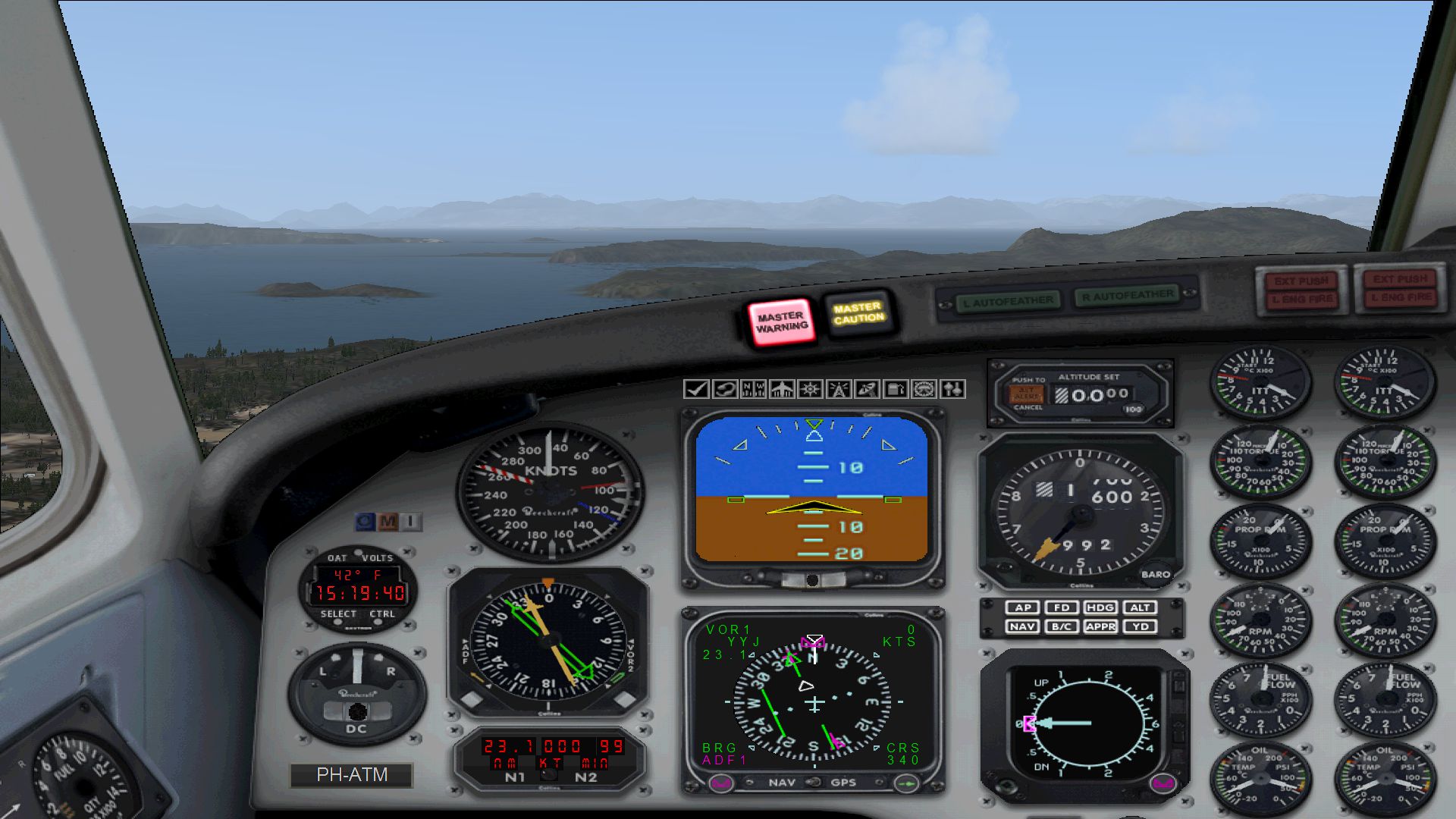Select the B/C back course button

click(x=1062, y=626)
